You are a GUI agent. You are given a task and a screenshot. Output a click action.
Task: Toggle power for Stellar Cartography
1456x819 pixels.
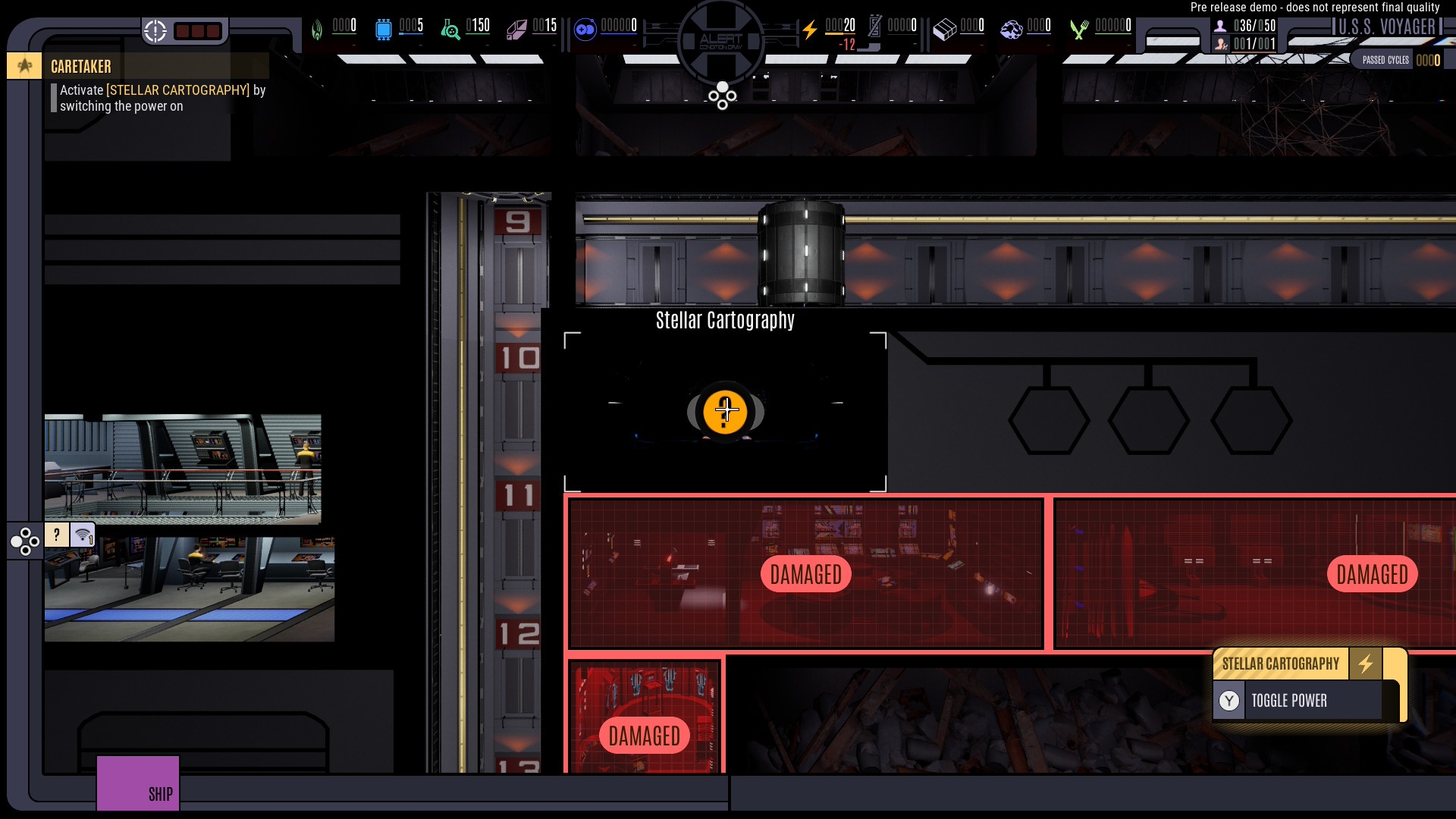tap(1298, 701)
